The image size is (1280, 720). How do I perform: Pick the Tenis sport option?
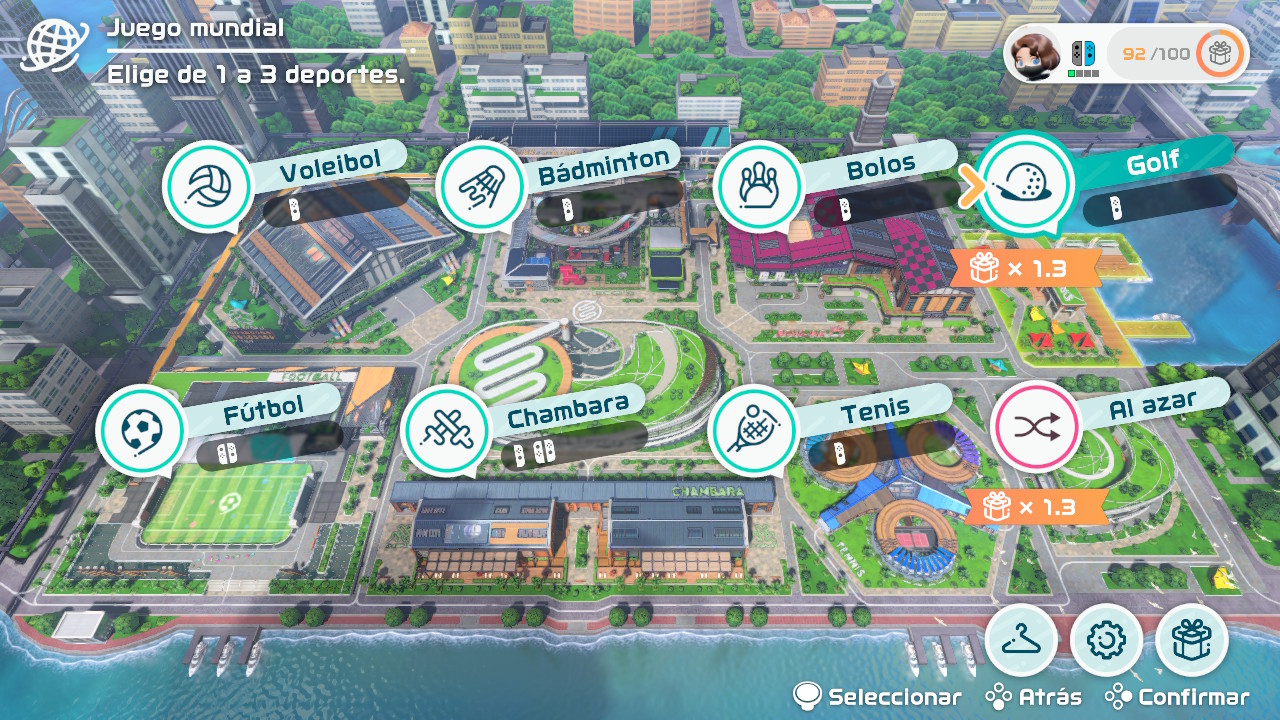(752, 431)
